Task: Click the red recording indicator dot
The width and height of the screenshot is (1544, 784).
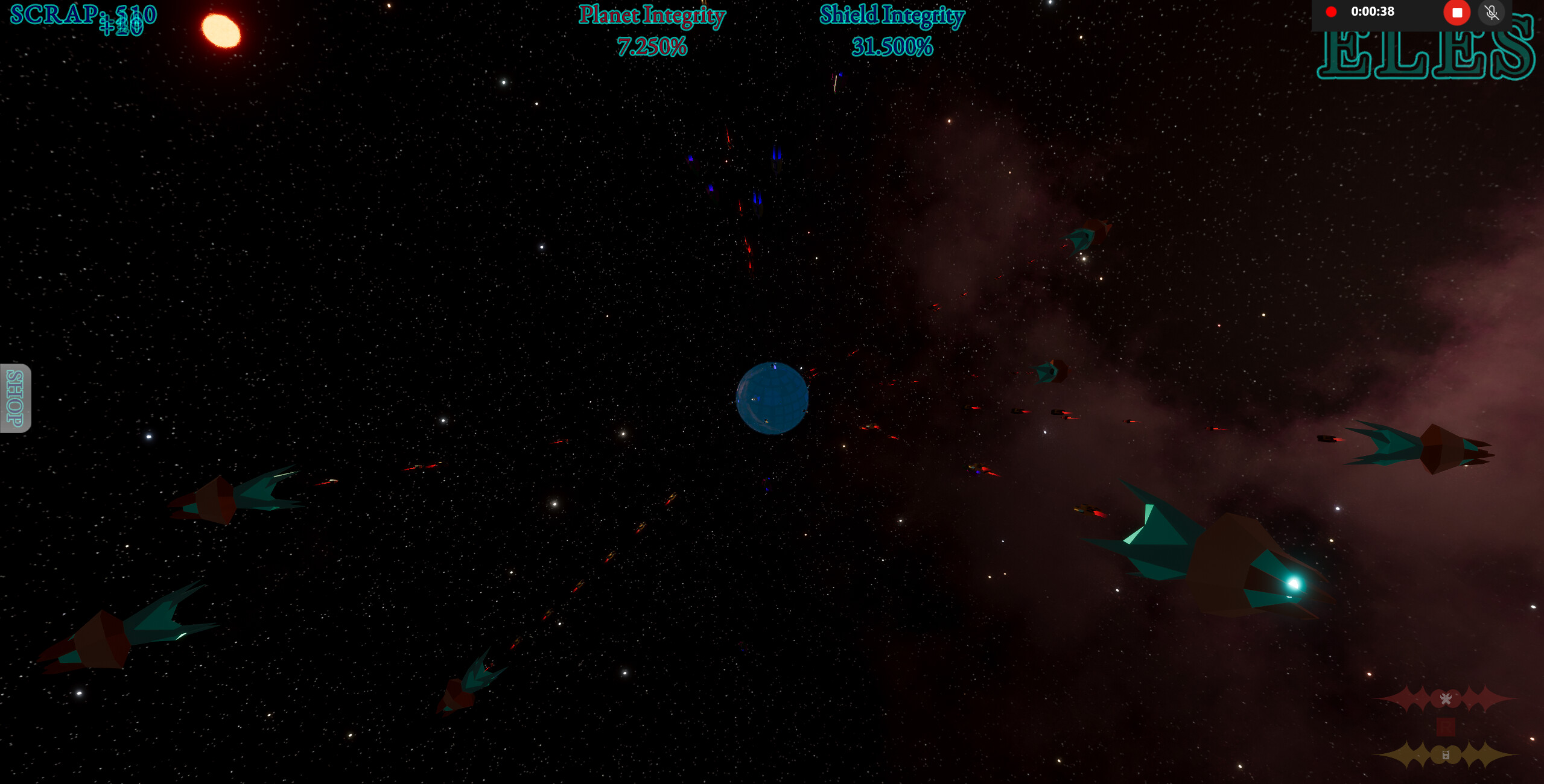Action: [x=1332, y=11]
